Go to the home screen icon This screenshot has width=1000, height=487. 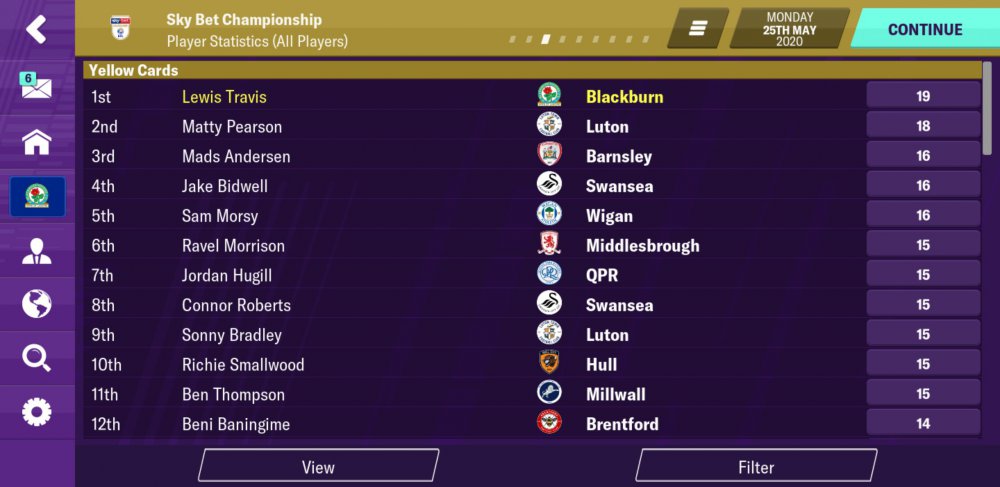point(37,142)
